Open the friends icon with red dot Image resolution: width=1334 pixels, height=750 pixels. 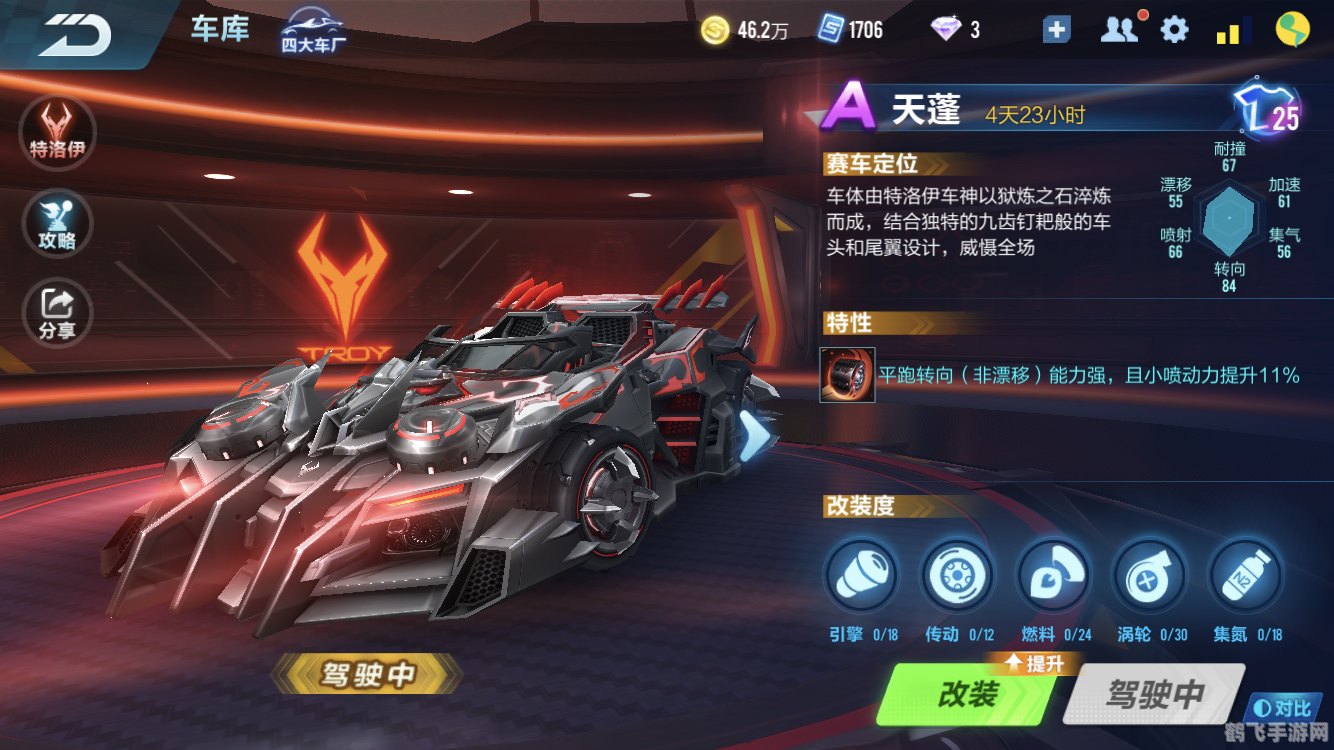(x=1118, y=30)
